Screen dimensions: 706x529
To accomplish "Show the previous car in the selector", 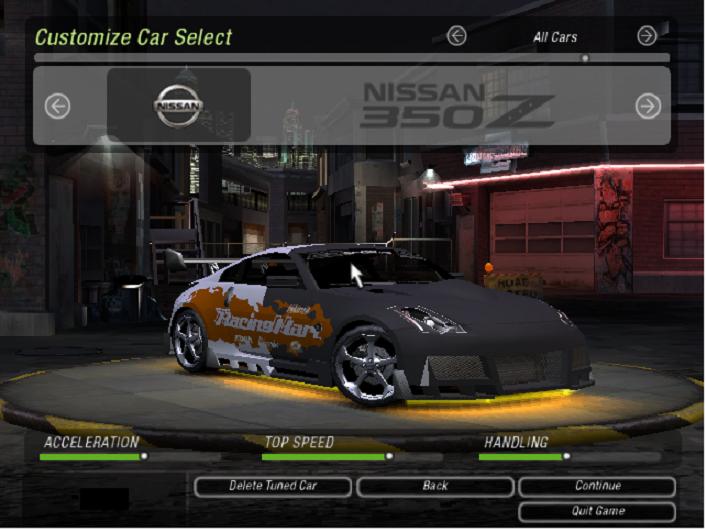I will point(57,106).
